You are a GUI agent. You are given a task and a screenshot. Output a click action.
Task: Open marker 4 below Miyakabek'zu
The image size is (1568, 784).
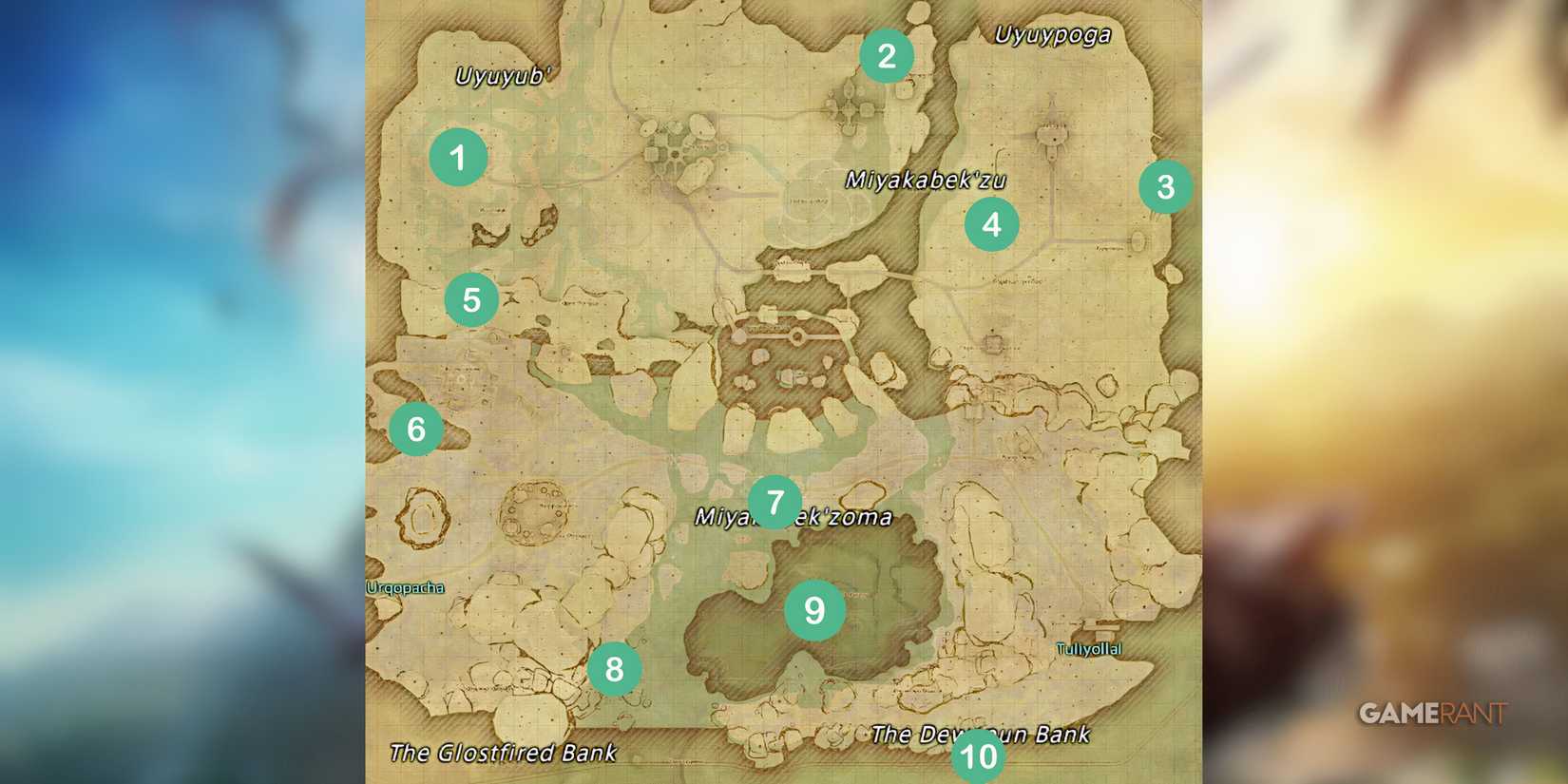click(x=993, y=224)
